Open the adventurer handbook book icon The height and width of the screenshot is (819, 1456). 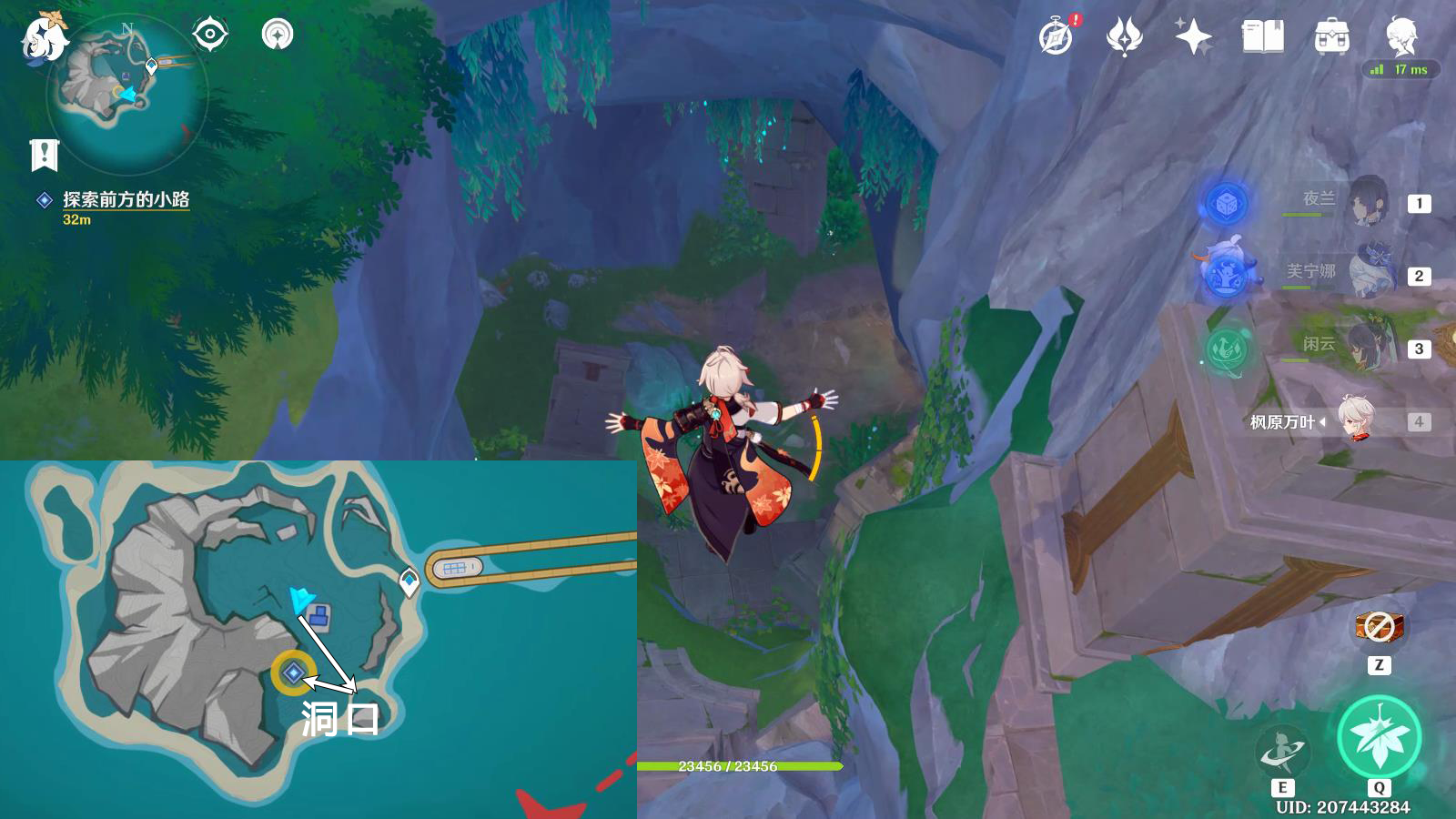[1262, 36]
